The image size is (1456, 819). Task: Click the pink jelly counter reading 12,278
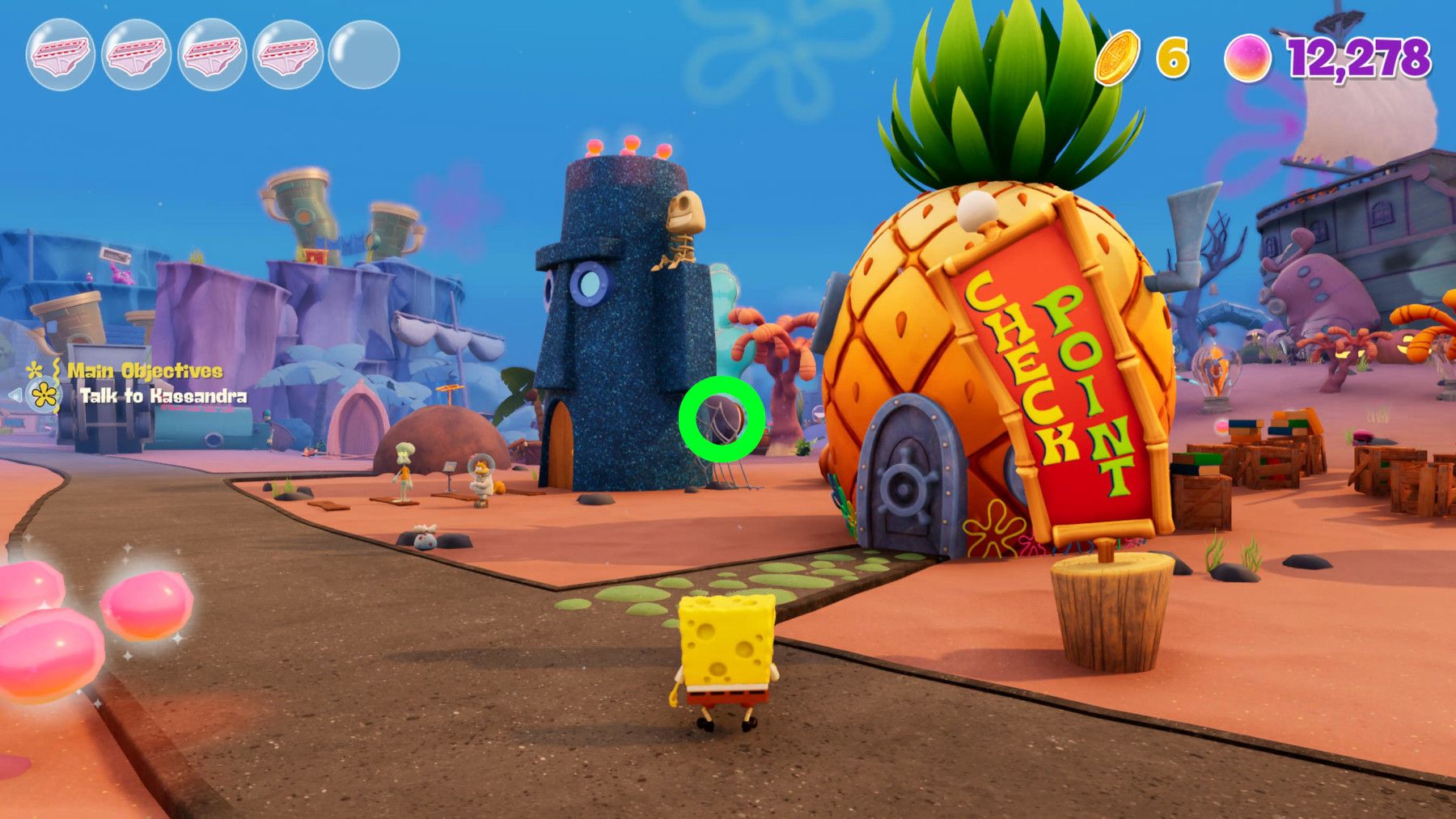[1357, 57]
